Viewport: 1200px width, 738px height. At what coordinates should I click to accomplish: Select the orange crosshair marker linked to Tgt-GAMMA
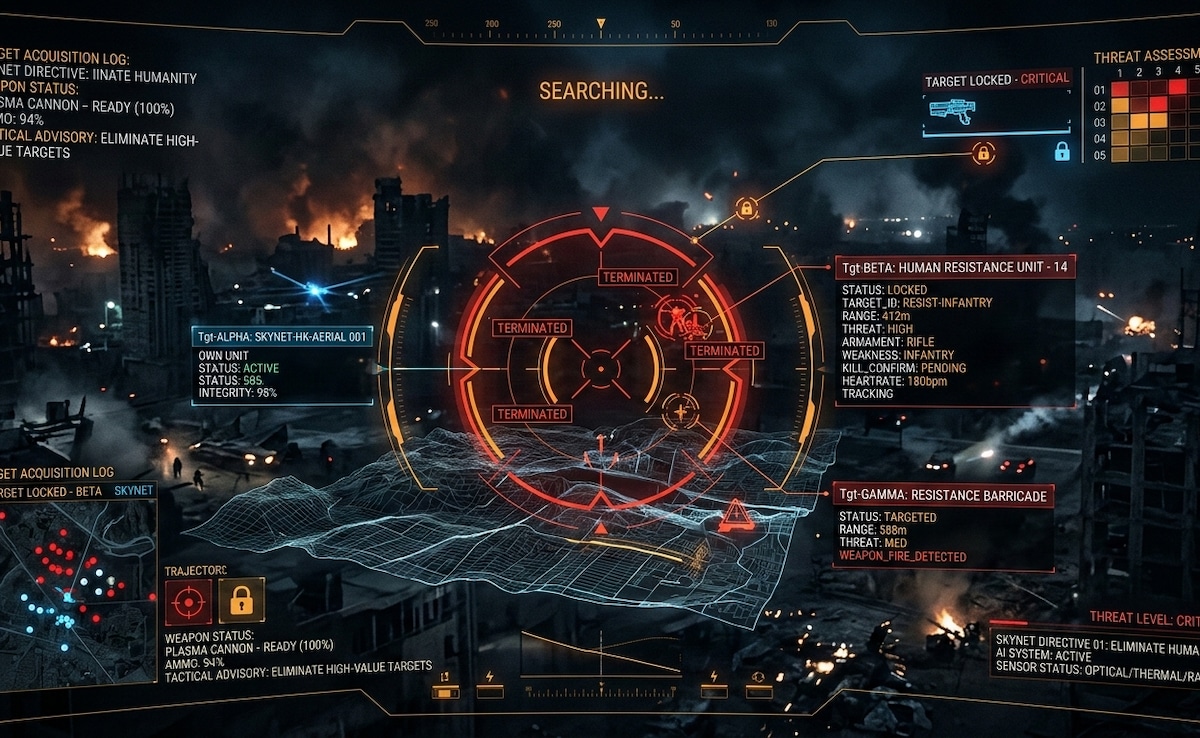click(x=681, y=411)
